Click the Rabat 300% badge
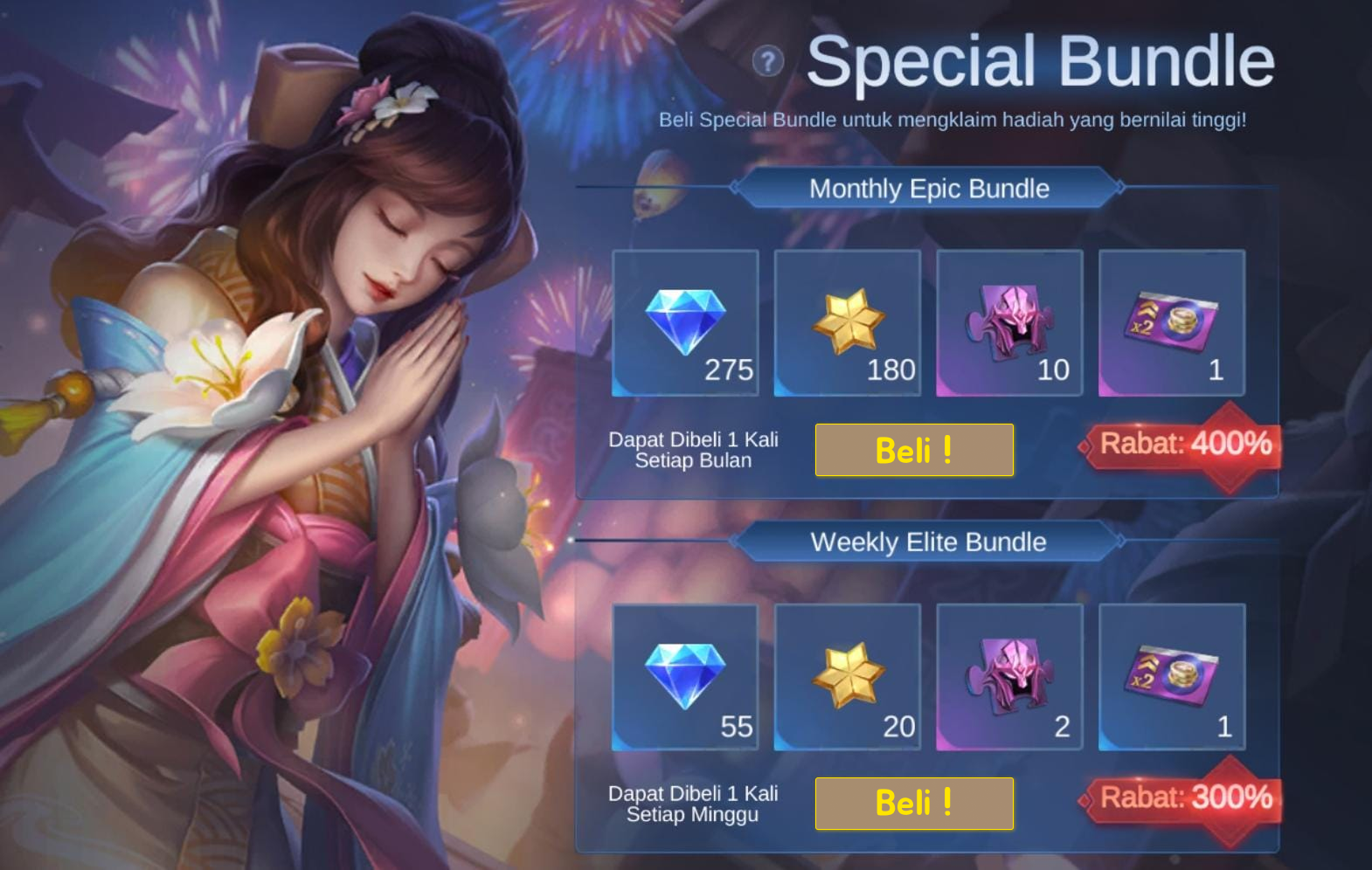This screenshot has width=1372, height=870. tap(1186, 798)
